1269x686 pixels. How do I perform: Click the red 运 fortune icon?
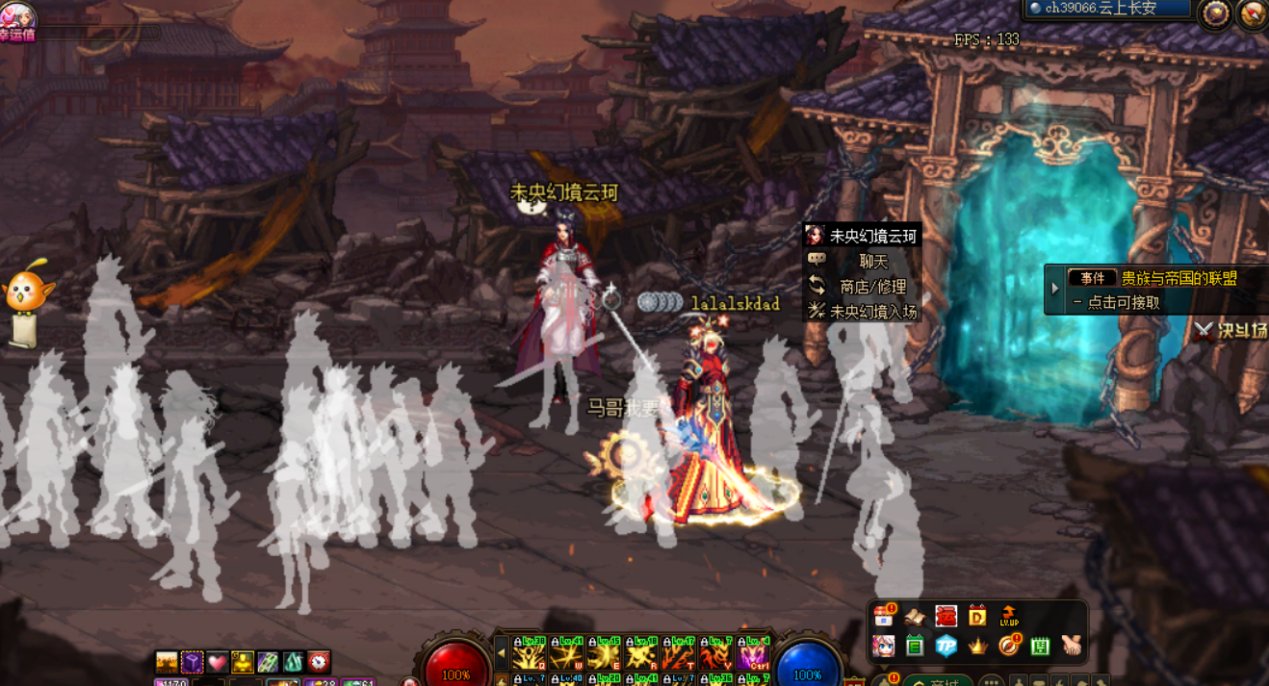click(946, 616)
